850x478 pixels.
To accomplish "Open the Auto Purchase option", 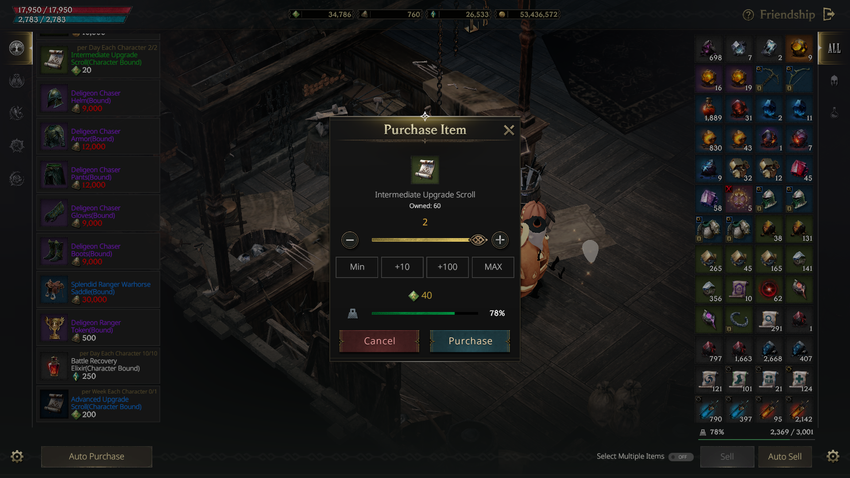I will 97,457.
